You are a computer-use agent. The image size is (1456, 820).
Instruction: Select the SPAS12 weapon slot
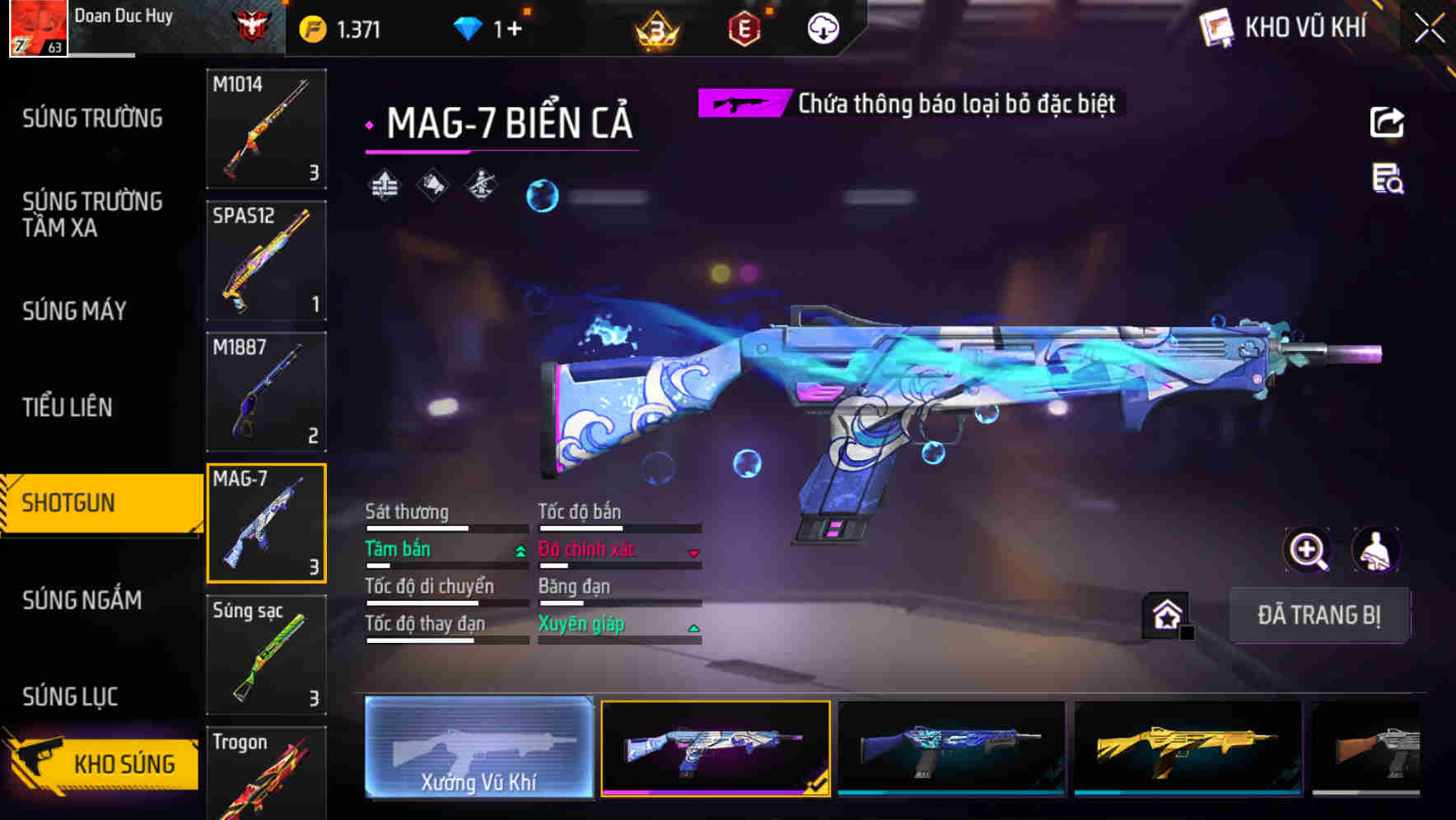[266, 260]
